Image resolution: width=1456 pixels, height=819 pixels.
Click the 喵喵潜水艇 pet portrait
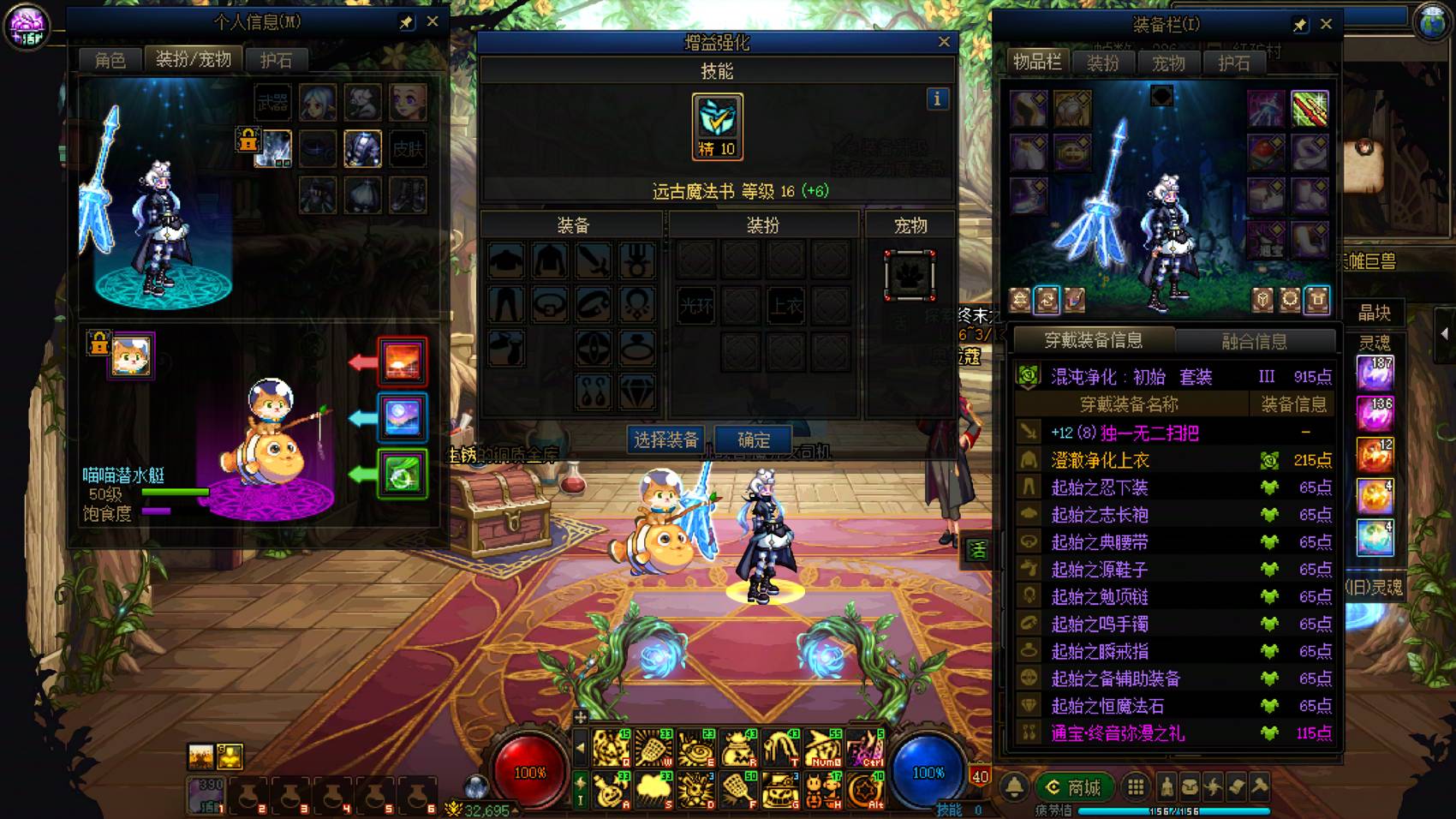click(131, 356)
